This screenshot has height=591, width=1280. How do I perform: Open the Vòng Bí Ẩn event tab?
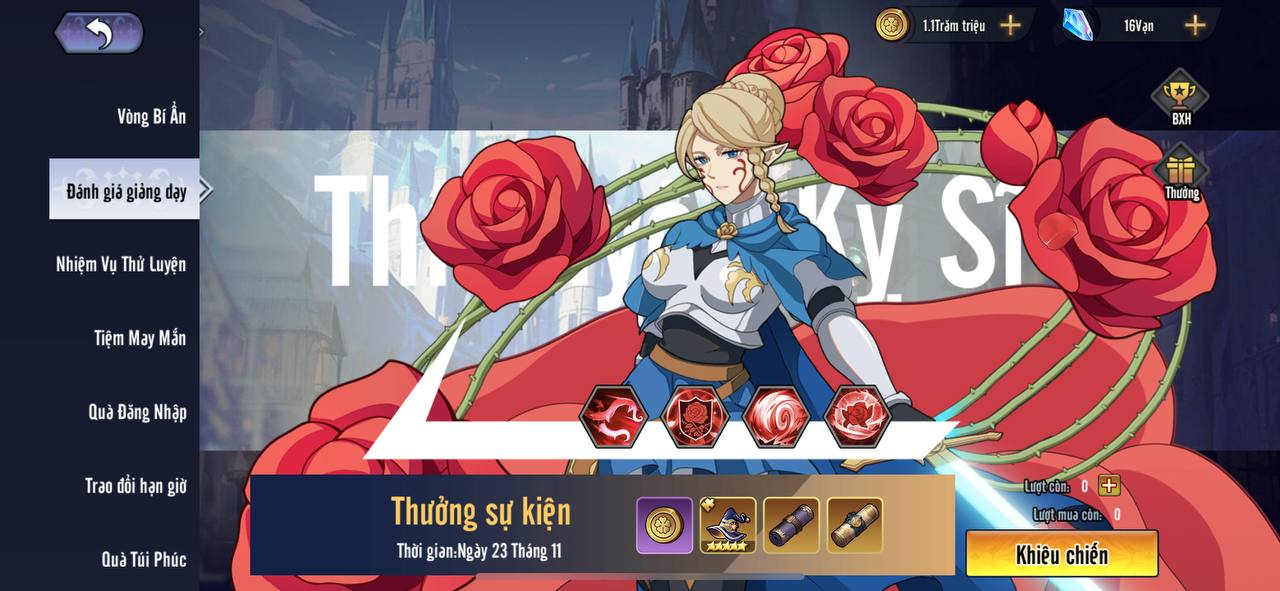[151, 116]
